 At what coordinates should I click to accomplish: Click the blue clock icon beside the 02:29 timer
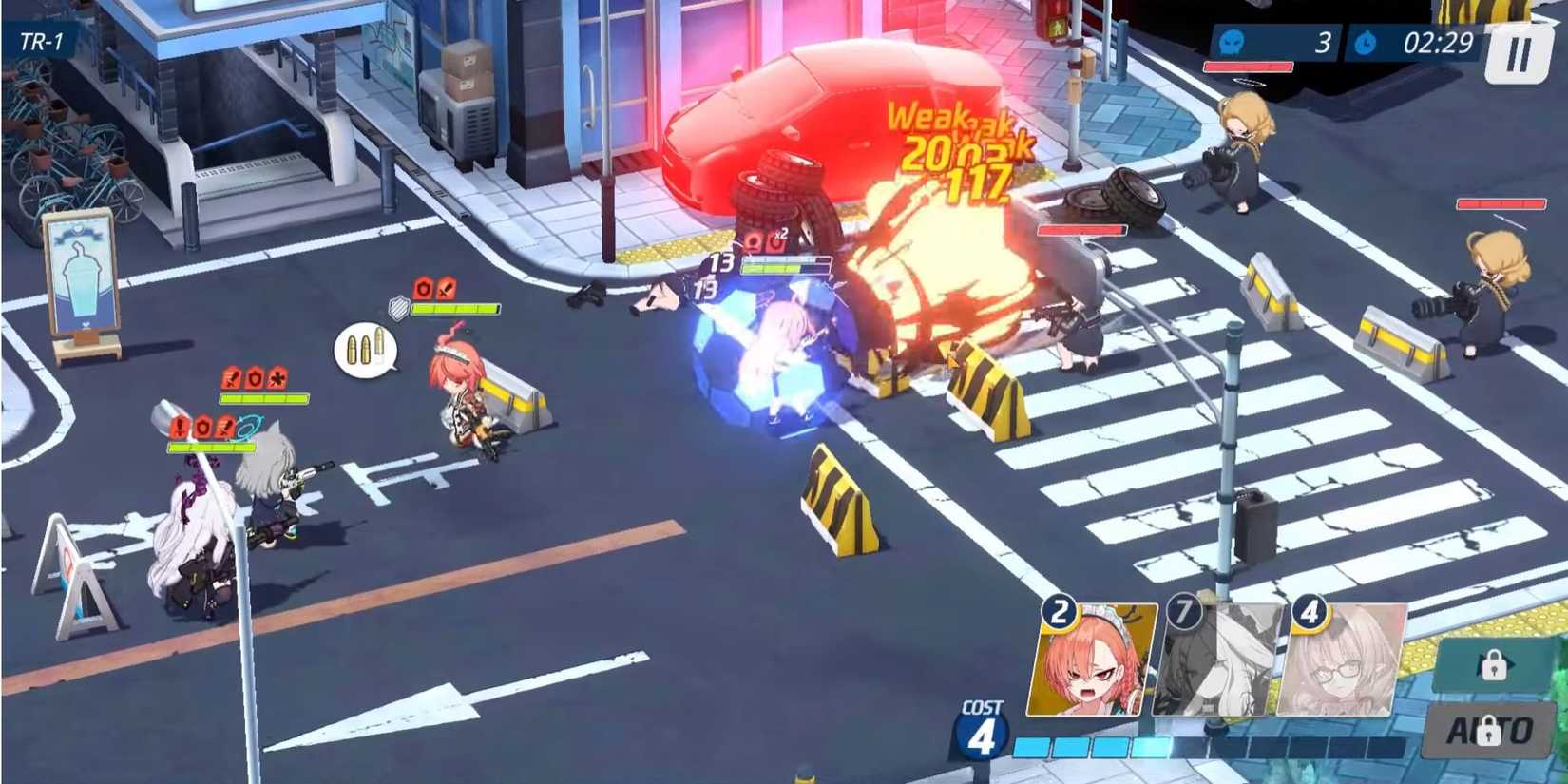click(1366, 42)
